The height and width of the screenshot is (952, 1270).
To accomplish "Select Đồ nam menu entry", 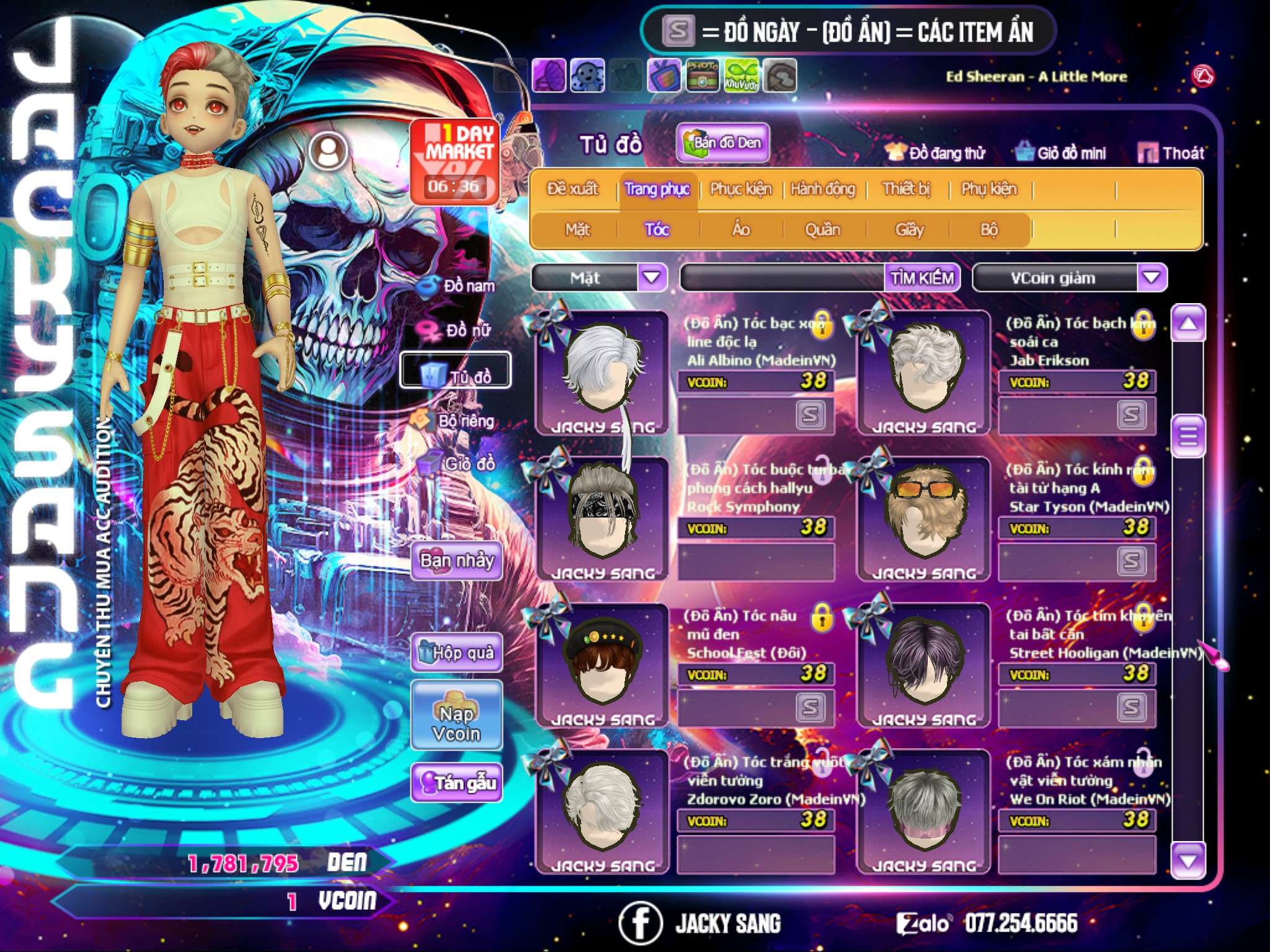I will (x=458, y=286).
